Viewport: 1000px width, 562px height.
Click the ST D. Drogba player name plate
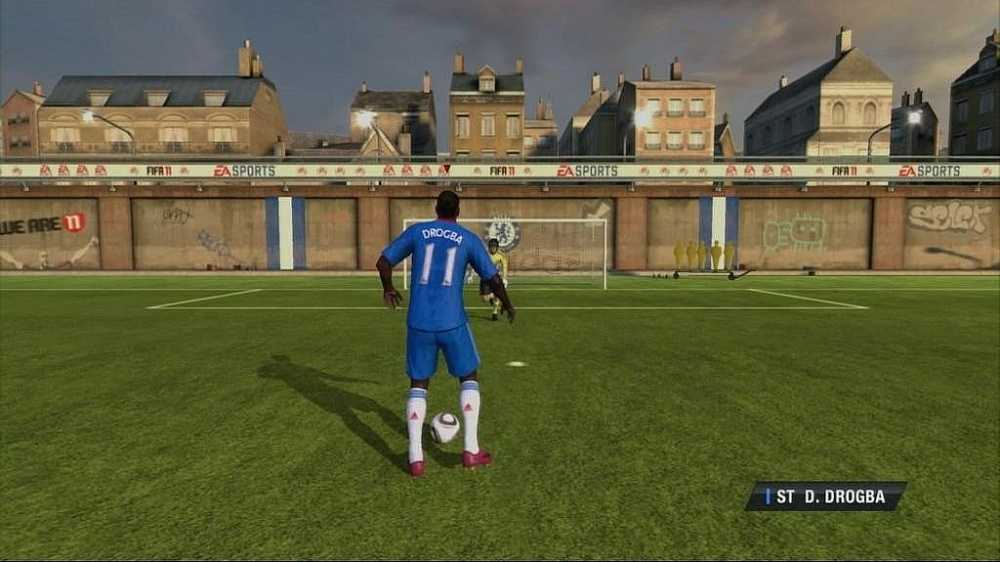[826, 496]
